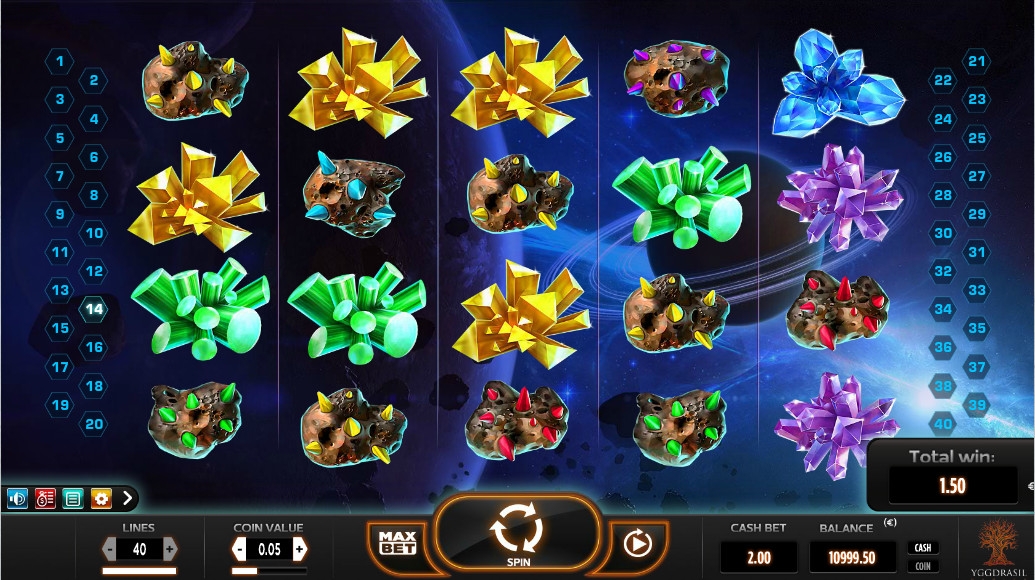Select payline number 14
The height and width of the screenshot is (580, 1035).
pyautogui.click(x=94, y=309)
